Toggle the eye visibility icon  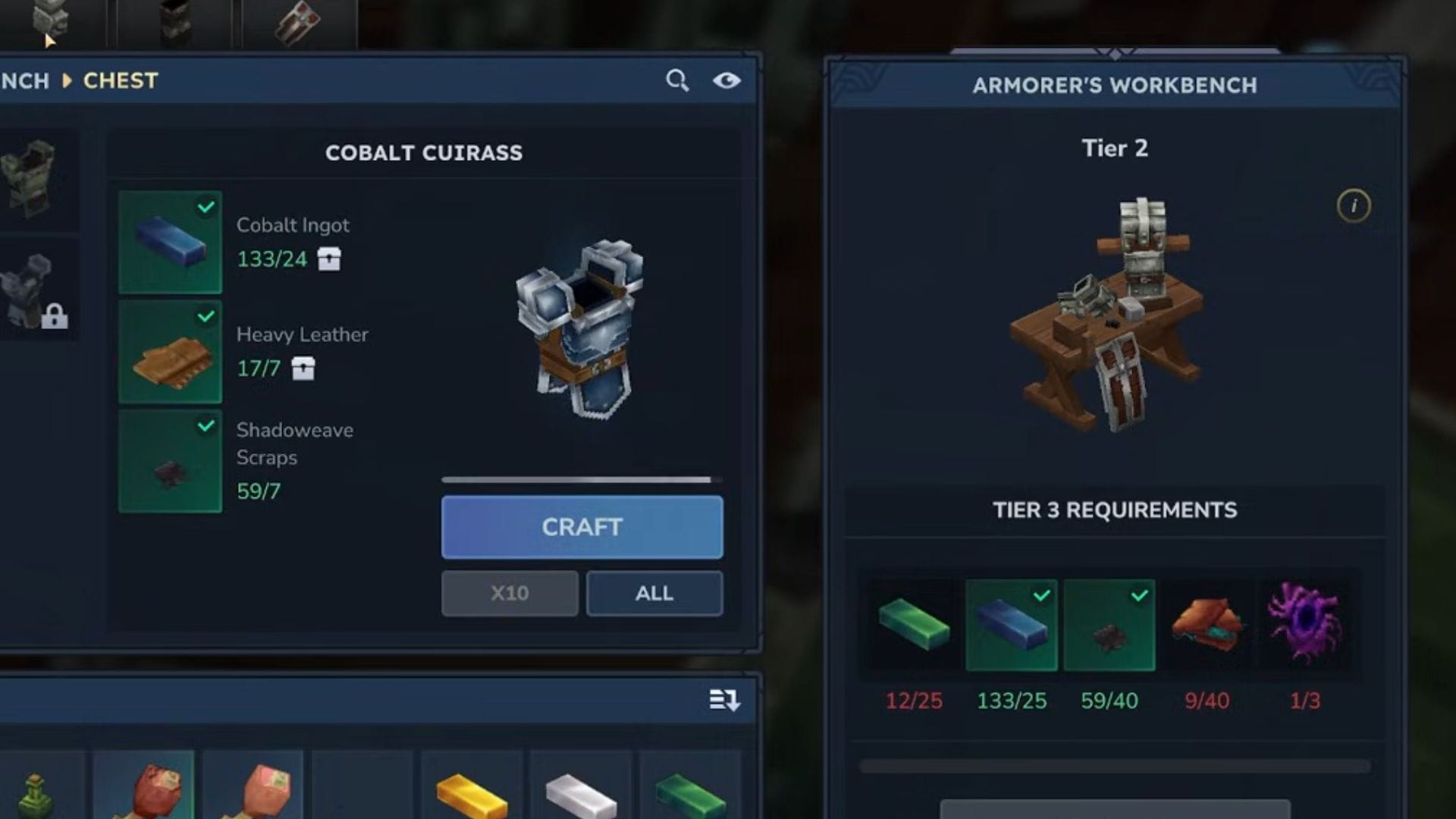pos(726,80)
